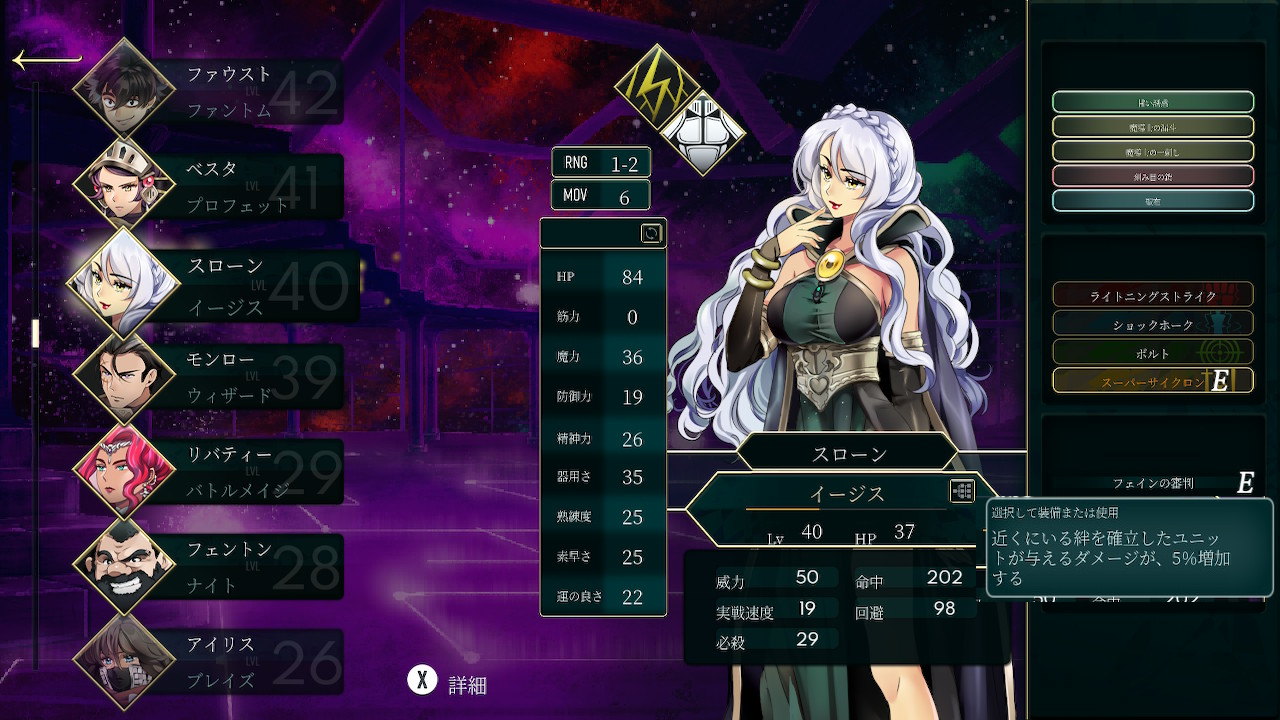
Task: Open the class tree icon beside イージス
Action: point(962,491)
